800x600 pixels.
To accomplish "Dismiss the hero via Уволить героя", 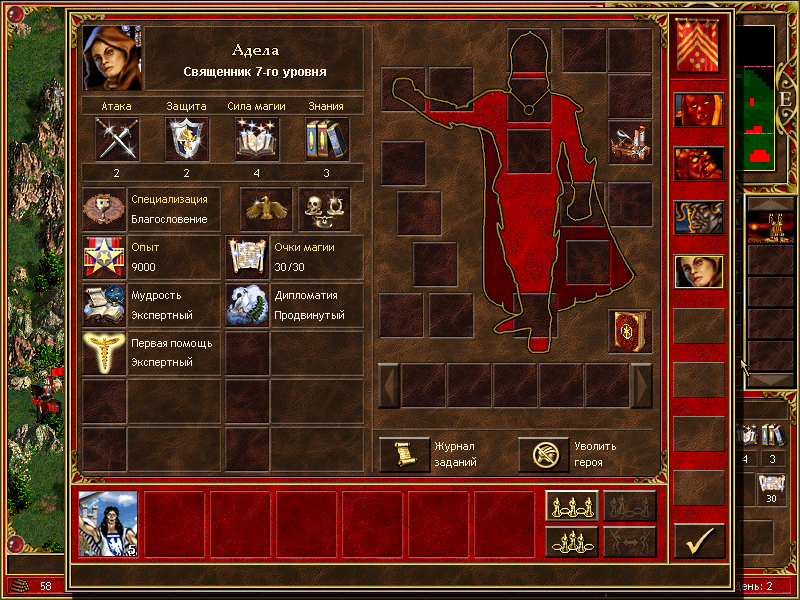I will pos(543,455).
